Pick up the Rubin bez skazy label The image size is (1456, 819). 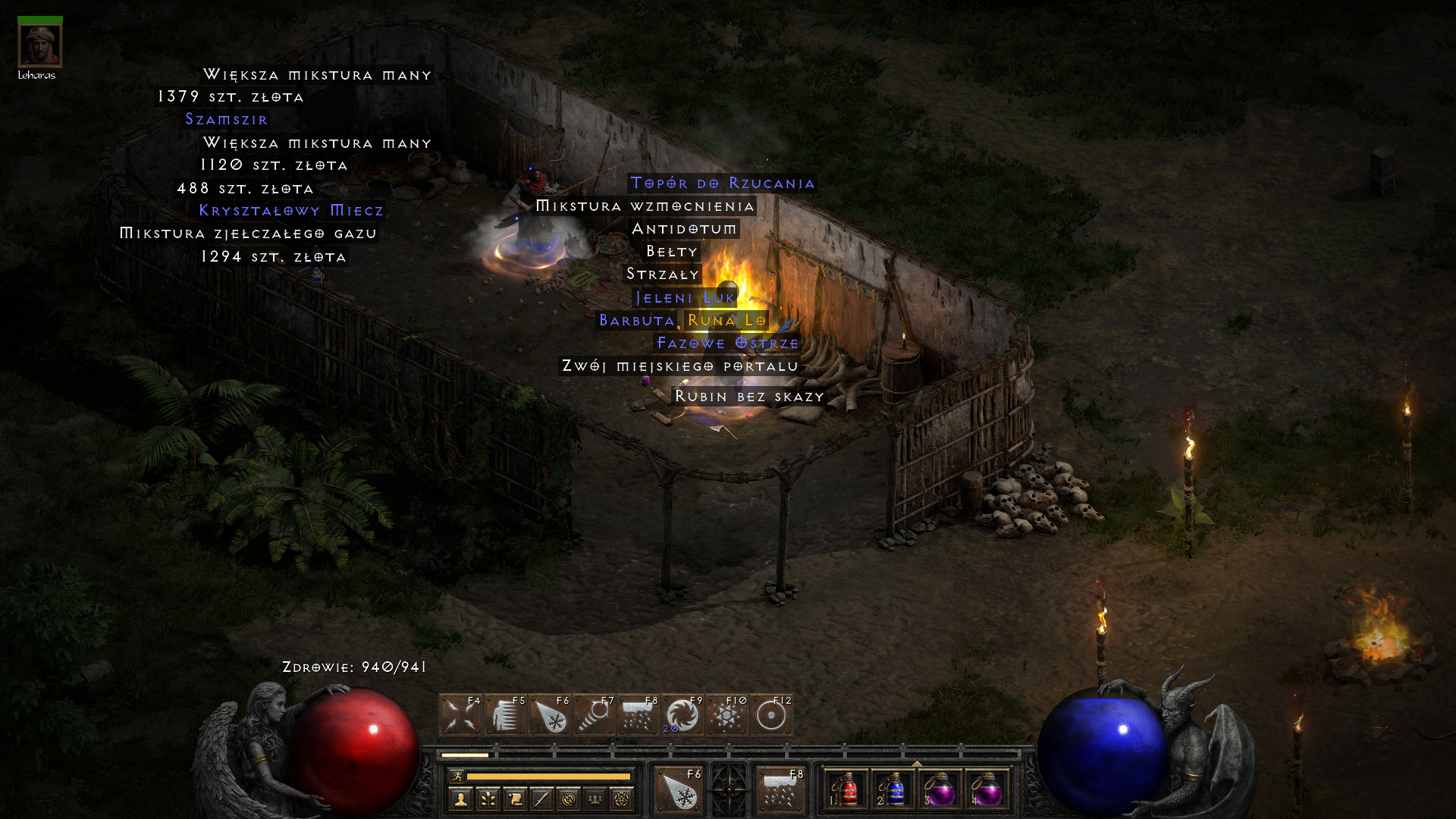click(748, 397)
